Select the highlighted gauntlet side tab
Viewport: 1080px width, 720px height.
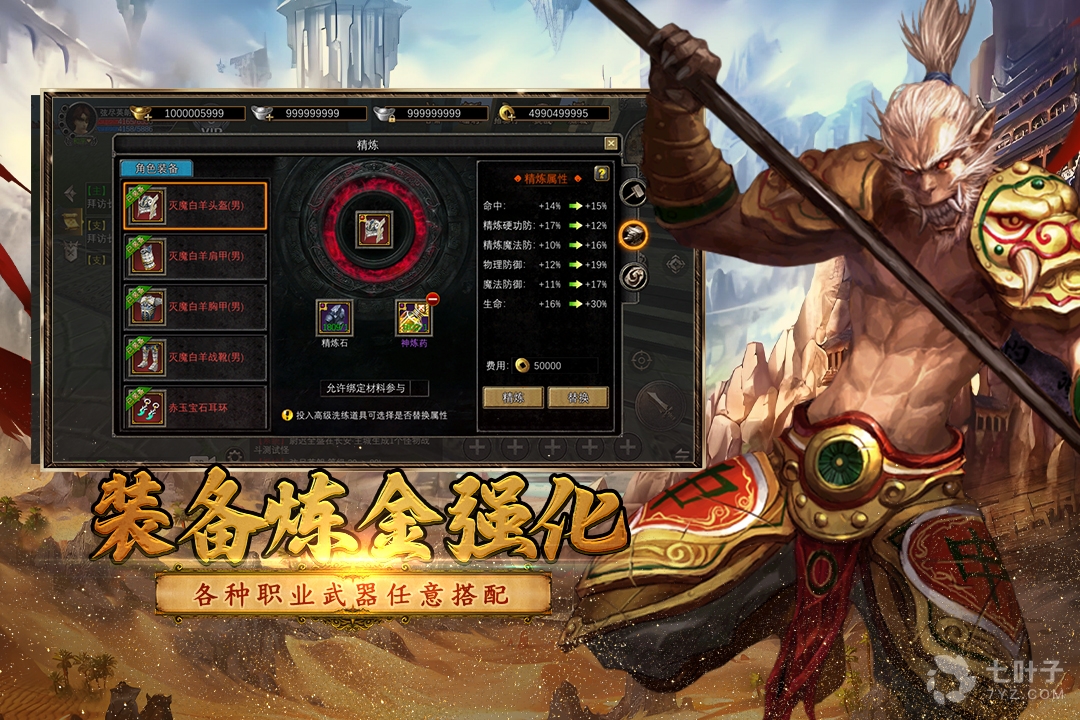(x=633, y=235)
